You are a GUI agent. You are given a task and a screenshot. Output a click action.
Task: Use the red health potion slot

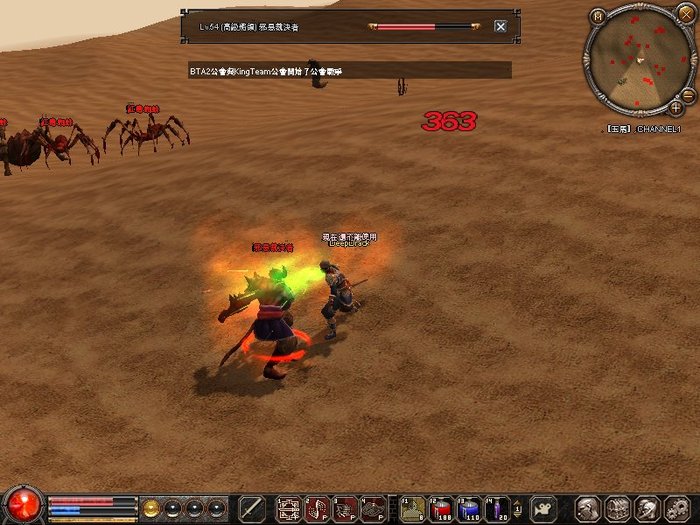442,508
